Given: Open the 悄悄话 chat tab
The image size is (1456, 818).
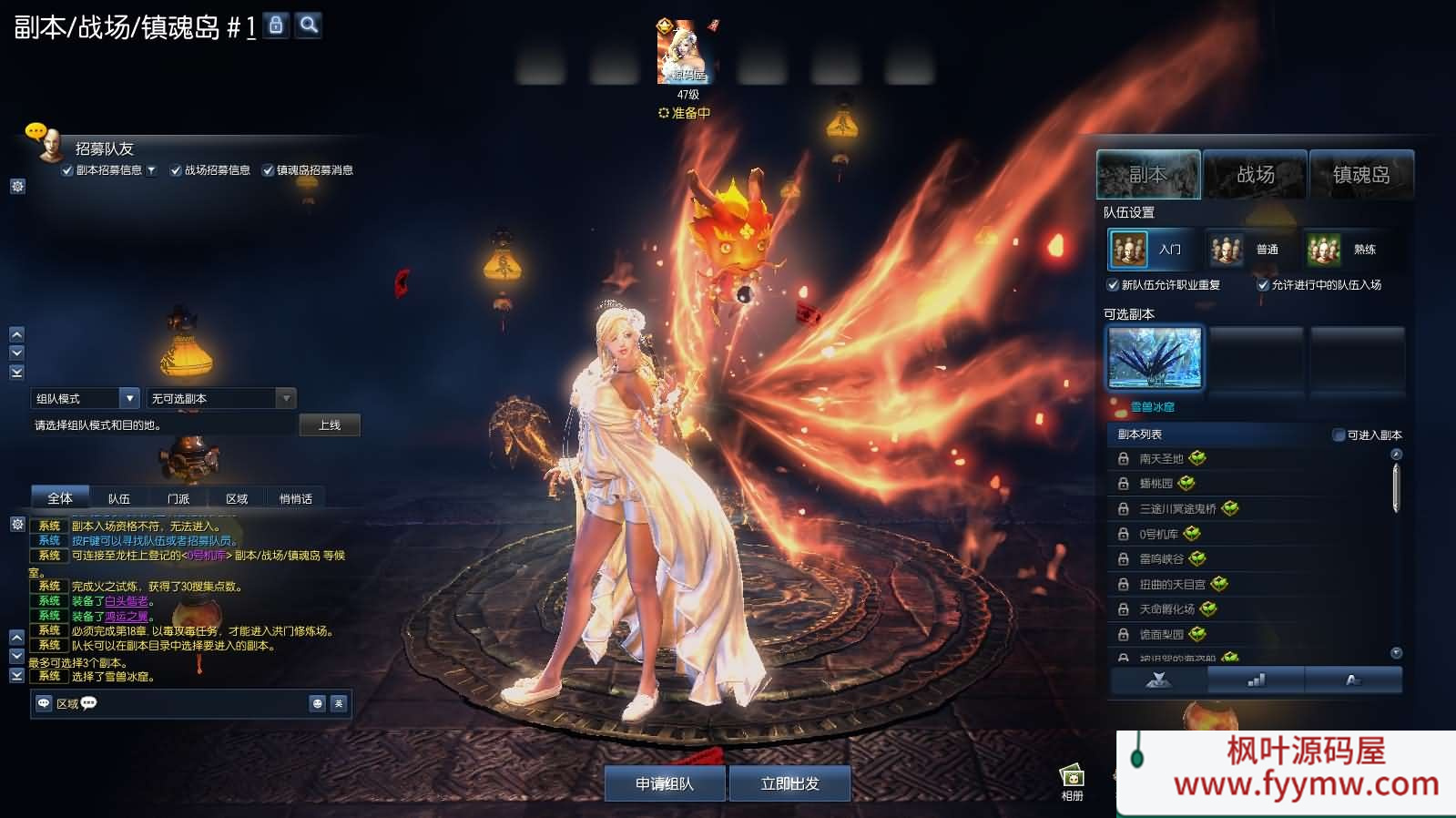Looking at the screenshot, I should [295, 498].
